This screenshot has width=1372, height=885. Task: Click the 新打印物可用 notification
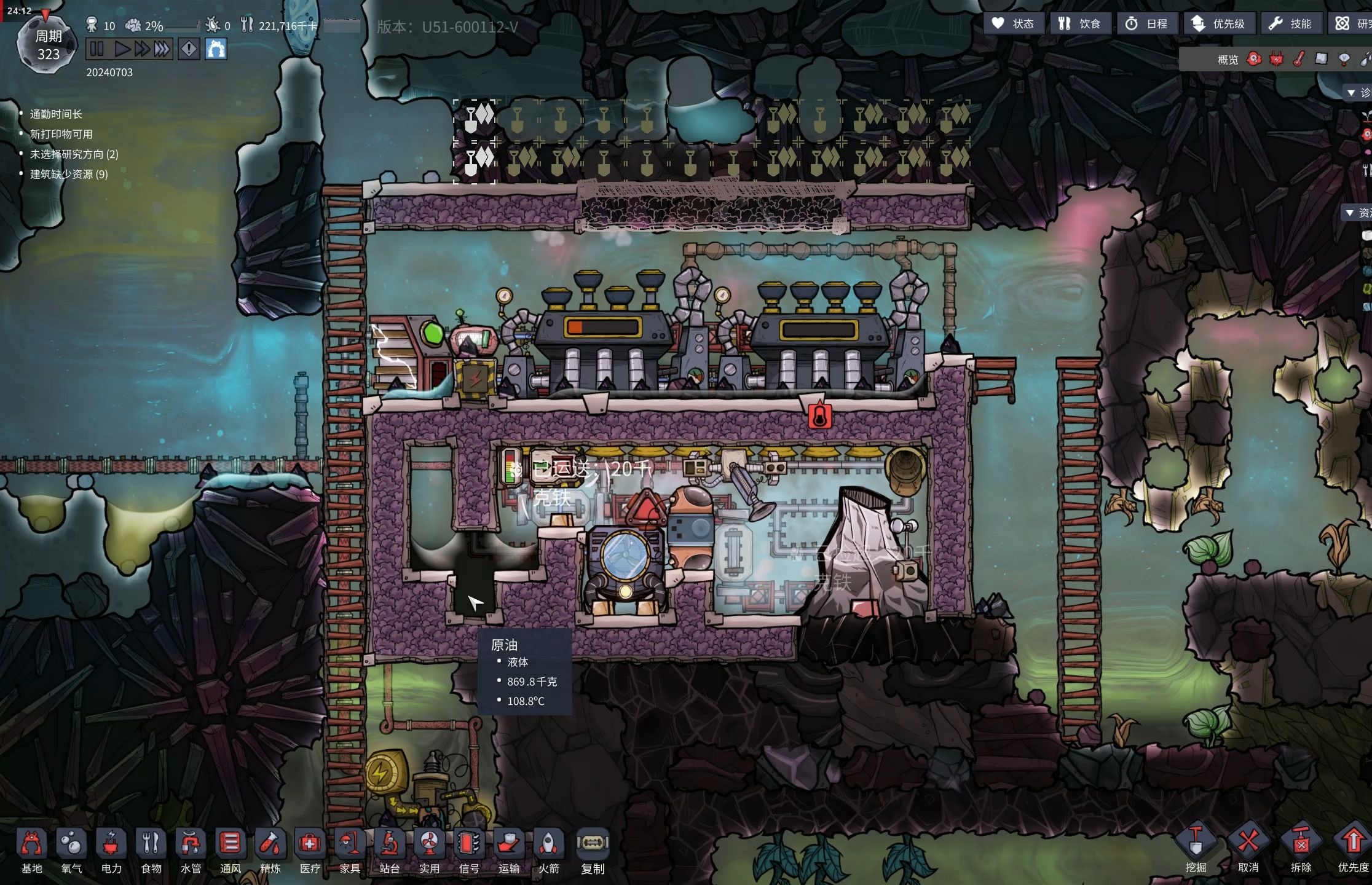[61, 134]
